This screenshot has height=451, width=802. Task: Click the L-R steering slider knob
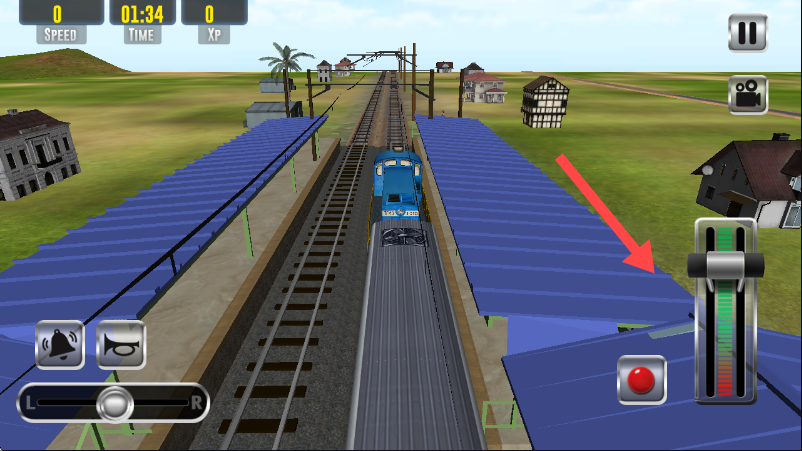pos(115,403)
